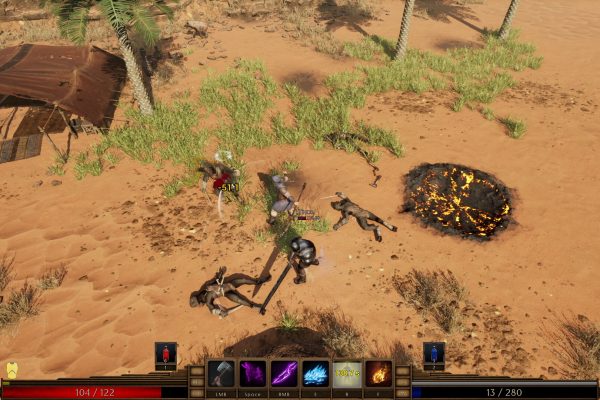Viewport: 600px width, 400px height.
Task: Cast the blue ice crystal spell
Action: click(x=316, y=374)
